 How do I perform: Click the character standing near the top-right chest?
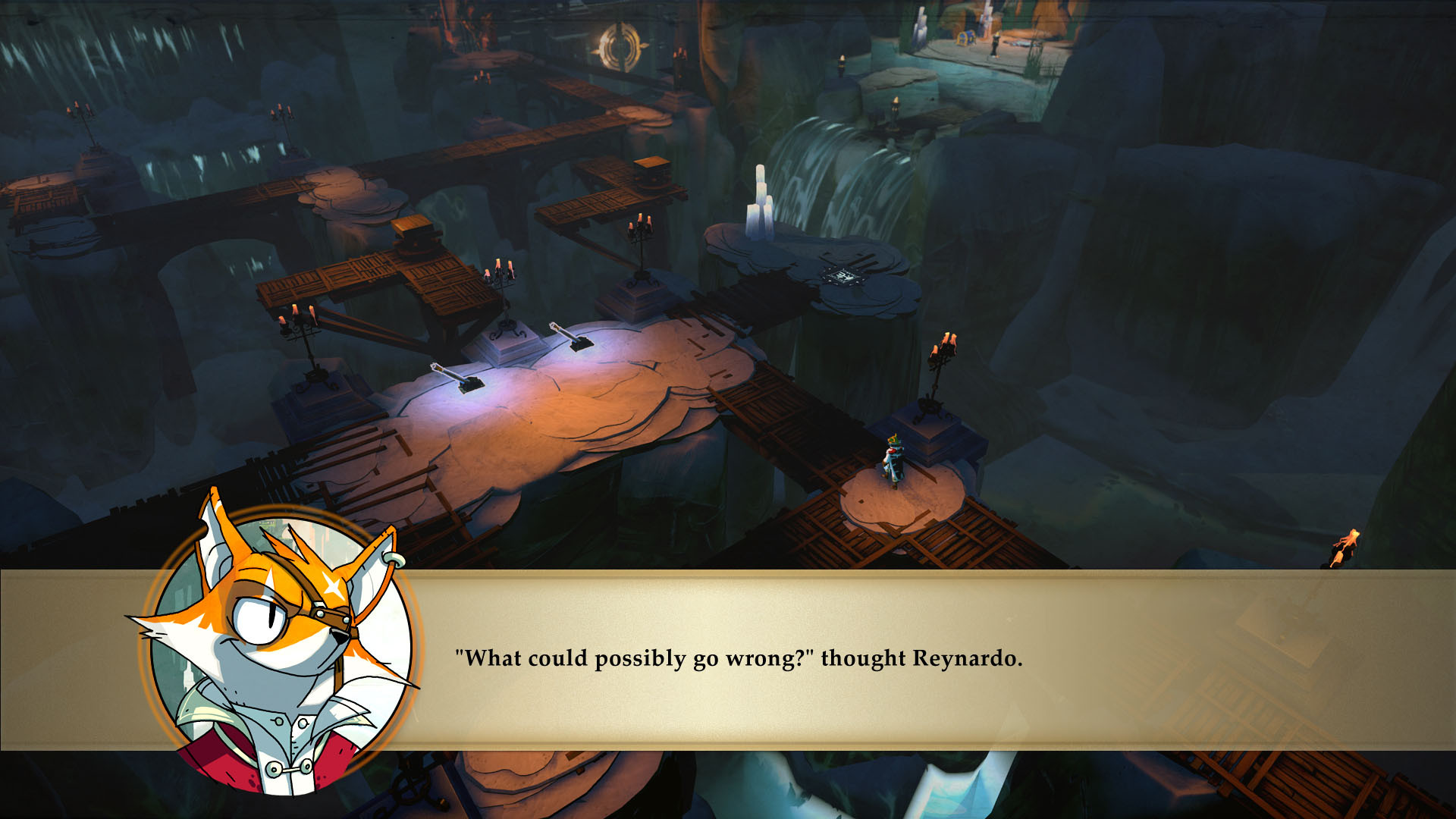tap(995, 44)
